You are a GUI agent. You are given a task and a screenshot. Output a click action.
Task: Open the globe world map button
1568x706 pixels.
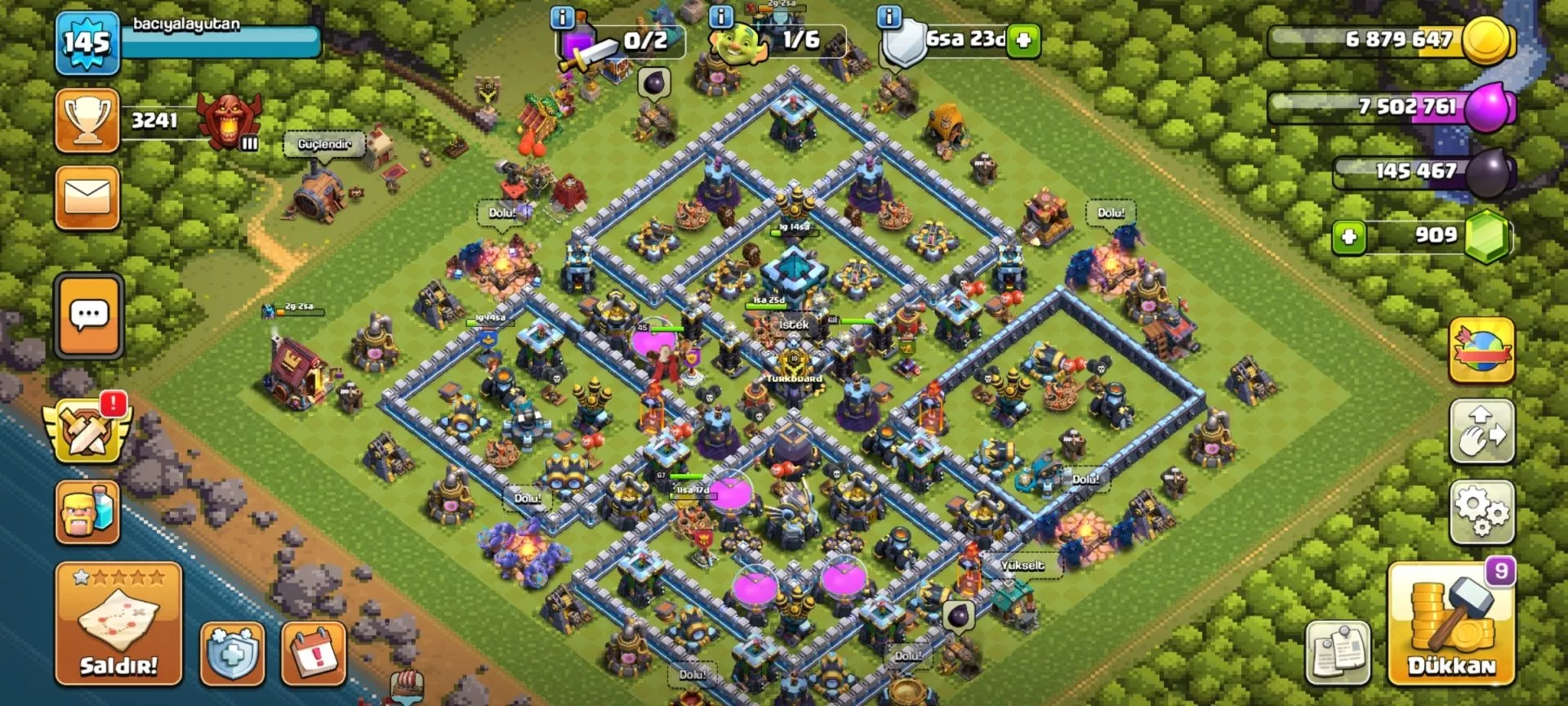tap(1481, 351)
